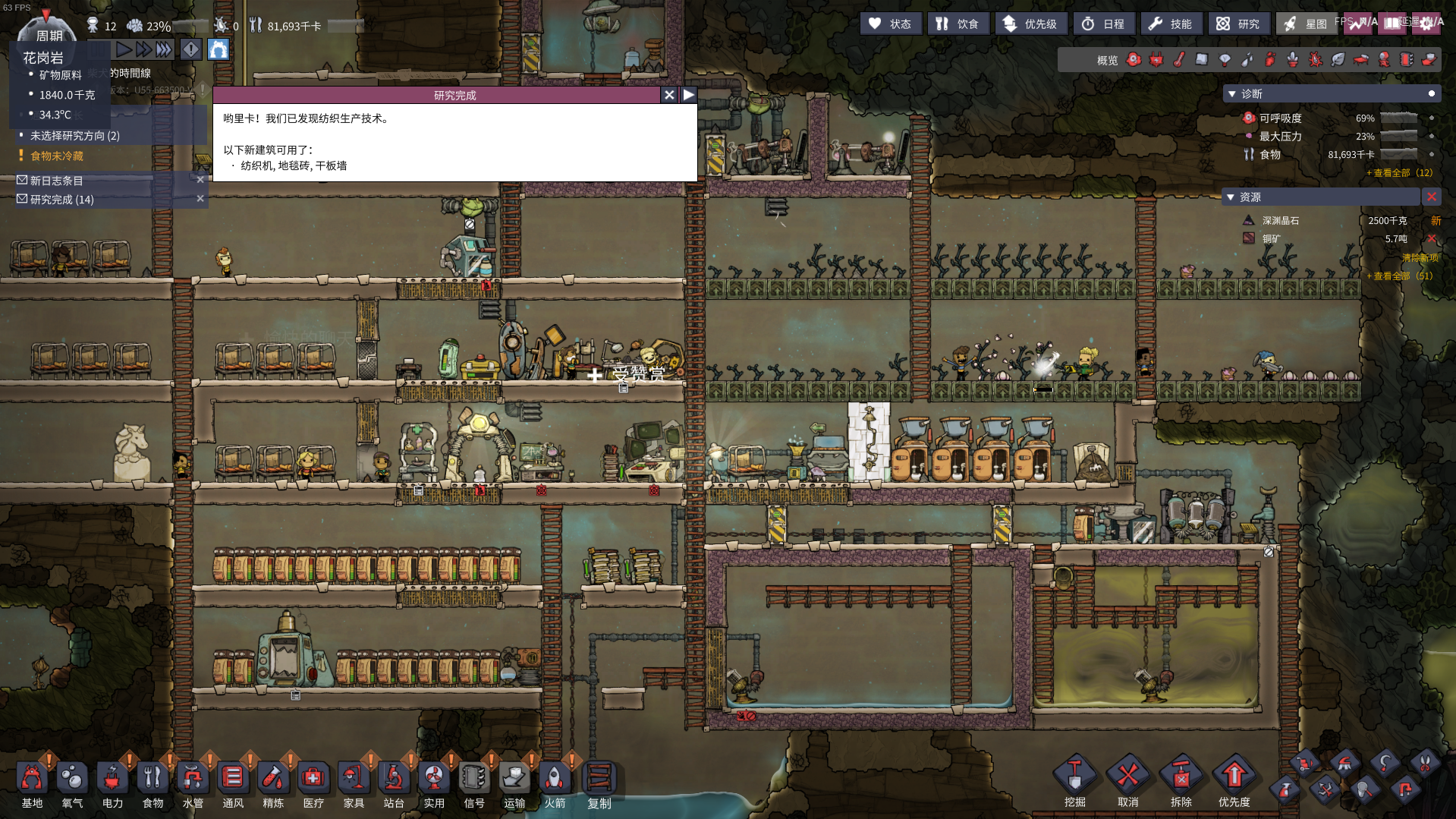Open the 技能 skills screen
The height and width of the screenshot is (819, 1456).
(1171, 24)
